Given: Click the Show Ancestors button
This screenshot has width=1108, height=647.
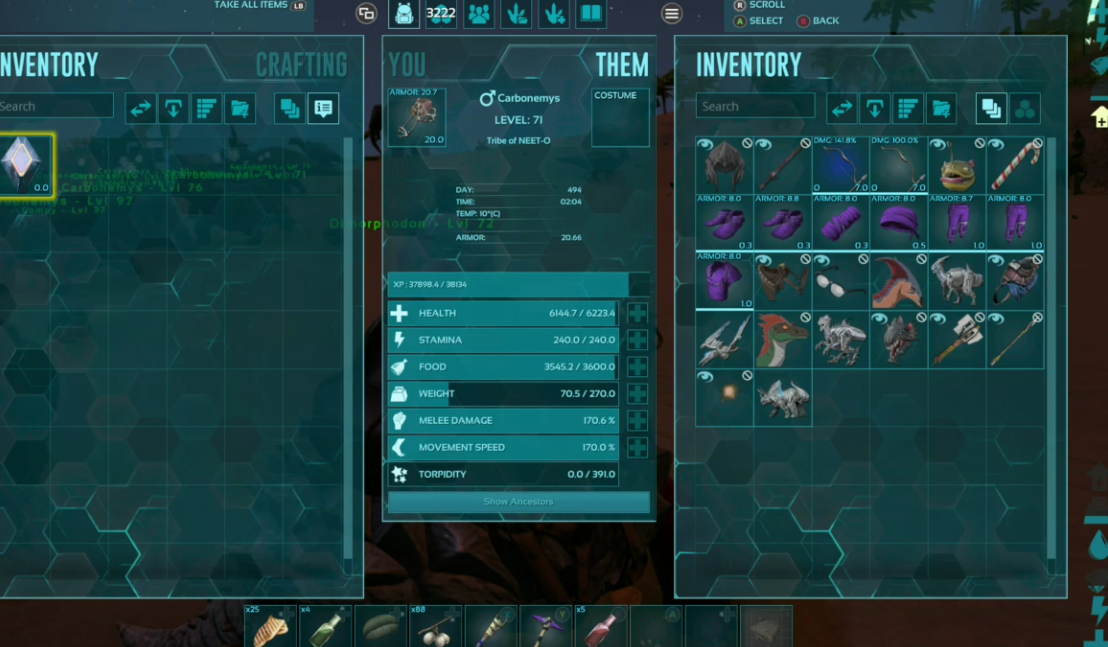Looking at the screenshot, I should click(518, 501).
